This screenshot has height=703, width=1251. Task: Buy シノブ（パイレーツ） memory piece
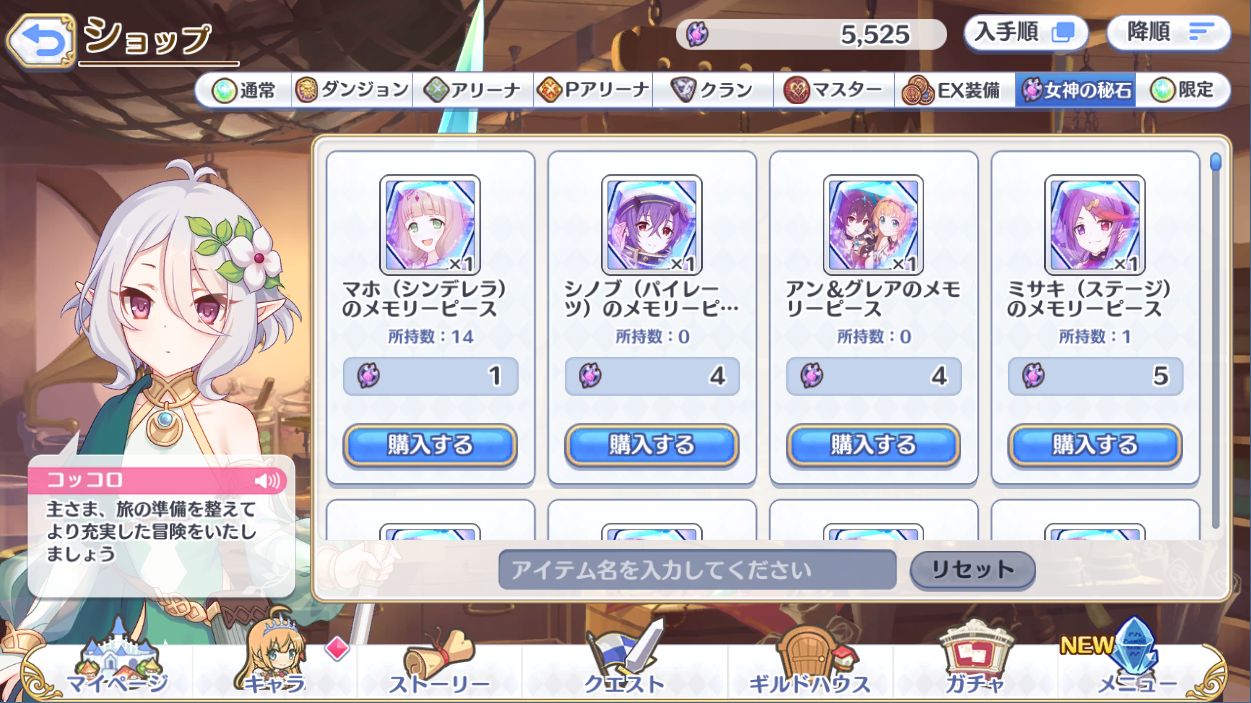coord(652,445)
